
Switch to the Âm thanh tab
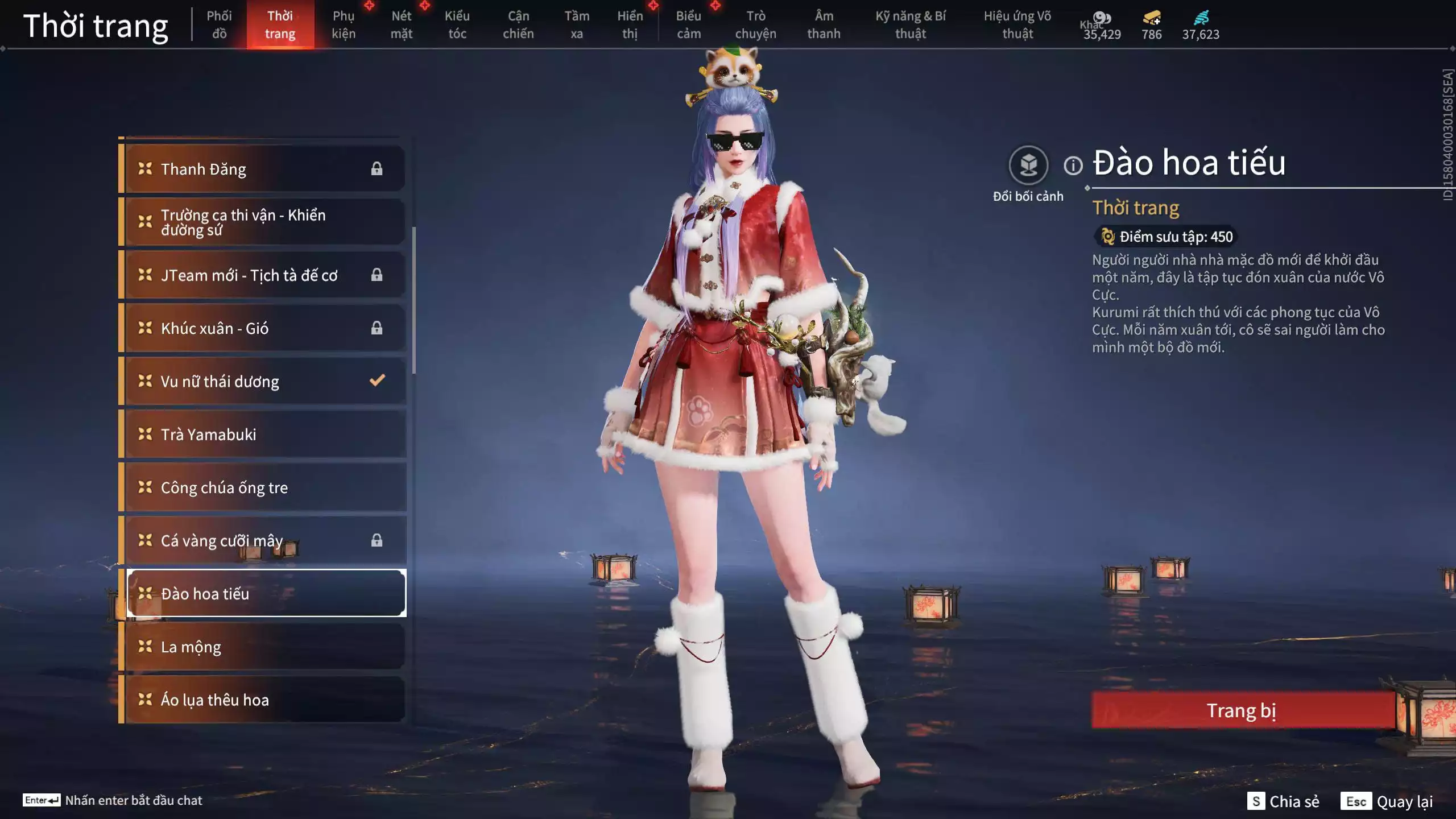(x=824, y=24)
